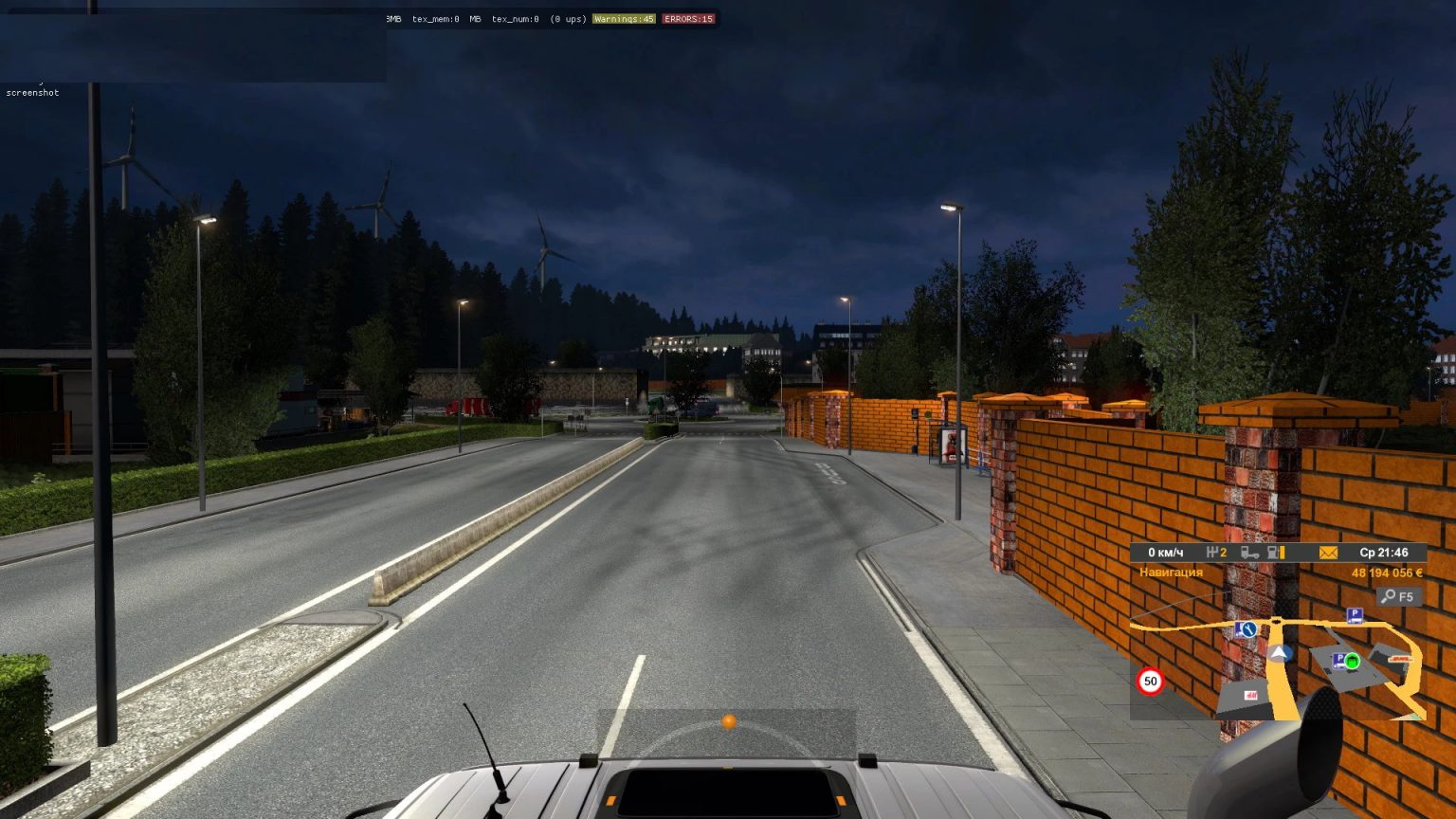Image resolution: width=1456 pixels, height=819 pixels.
Task: Click the 48 194 056 € balance
Action: click(x=1387, y=573)
